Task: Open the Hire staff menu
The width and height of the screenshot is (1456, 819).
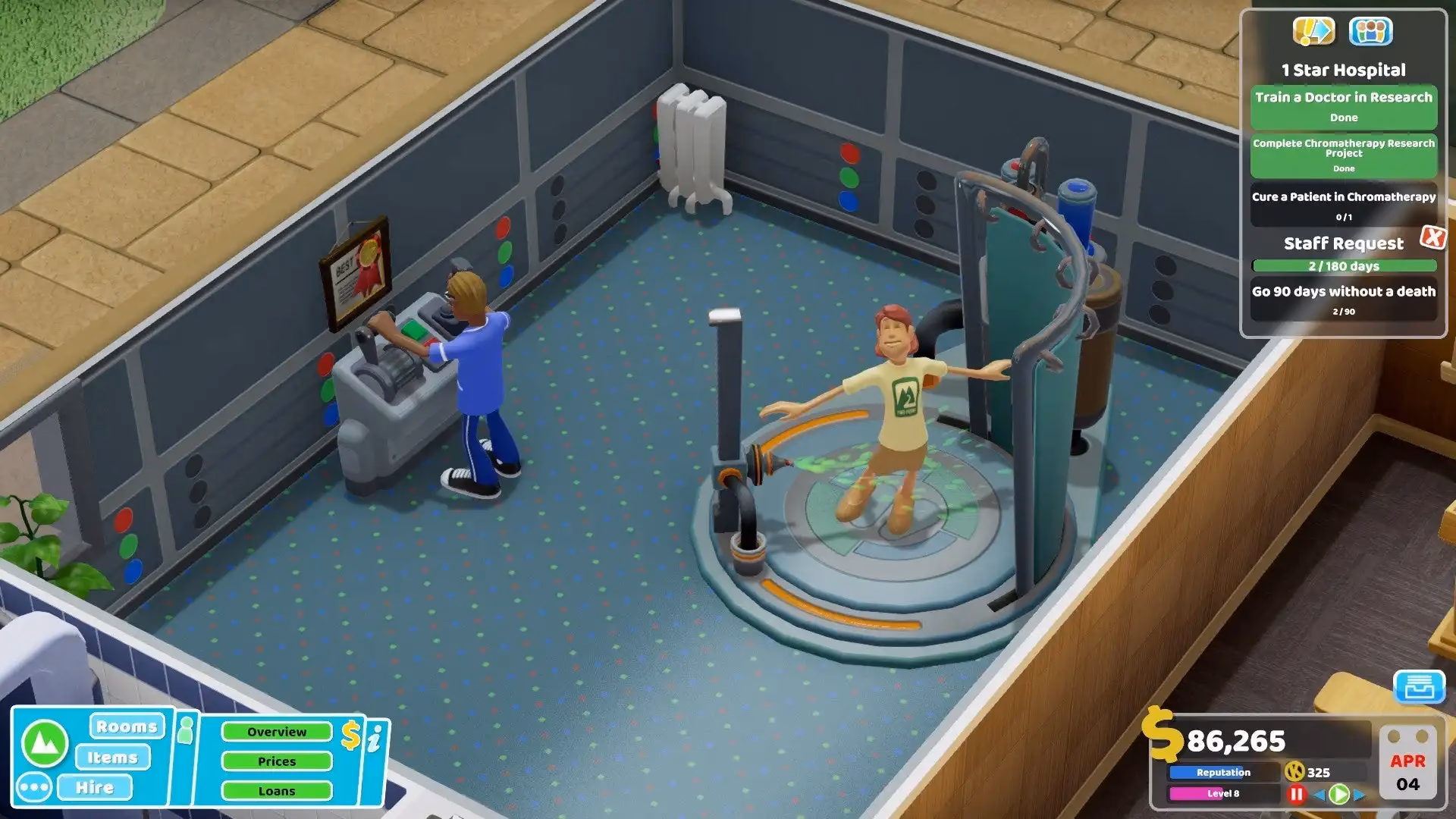Action: (96, 787)
